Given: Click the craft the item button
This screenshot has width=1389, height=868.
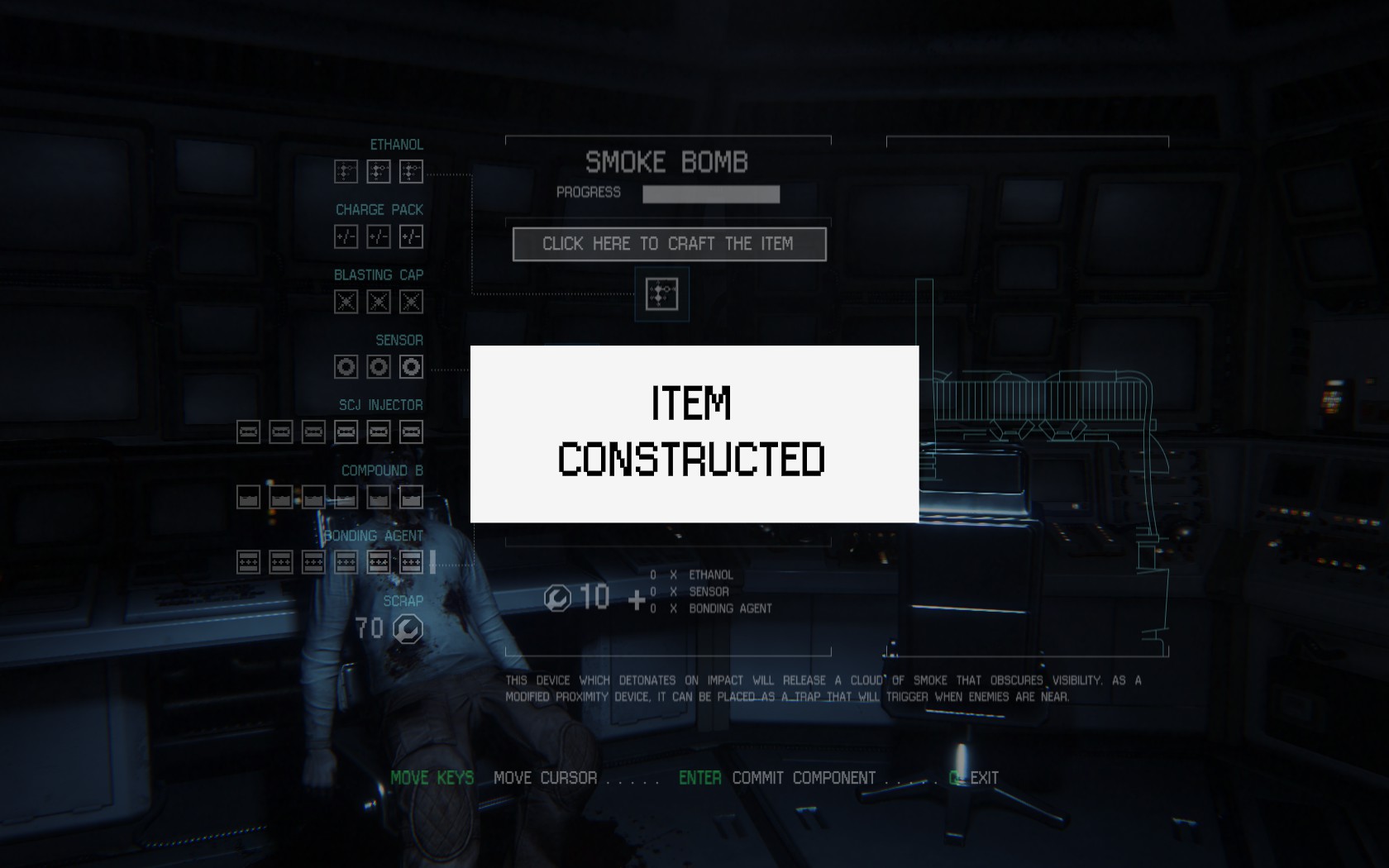Looking at the screenshot, I should tap(669, 244).
